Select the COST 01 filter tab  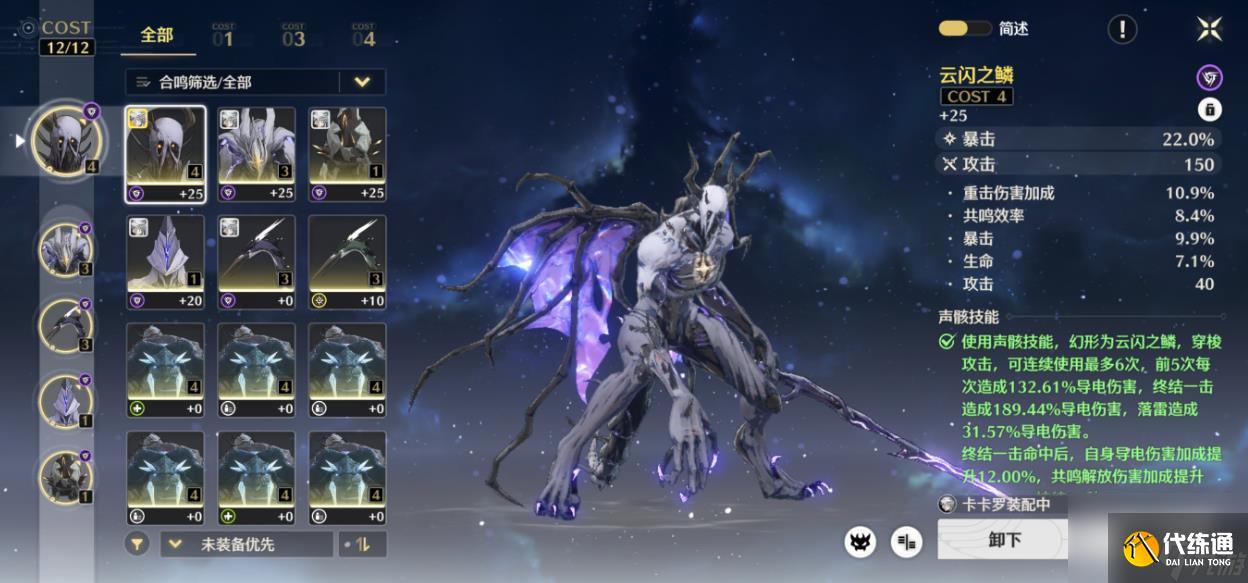click(223, 37)
